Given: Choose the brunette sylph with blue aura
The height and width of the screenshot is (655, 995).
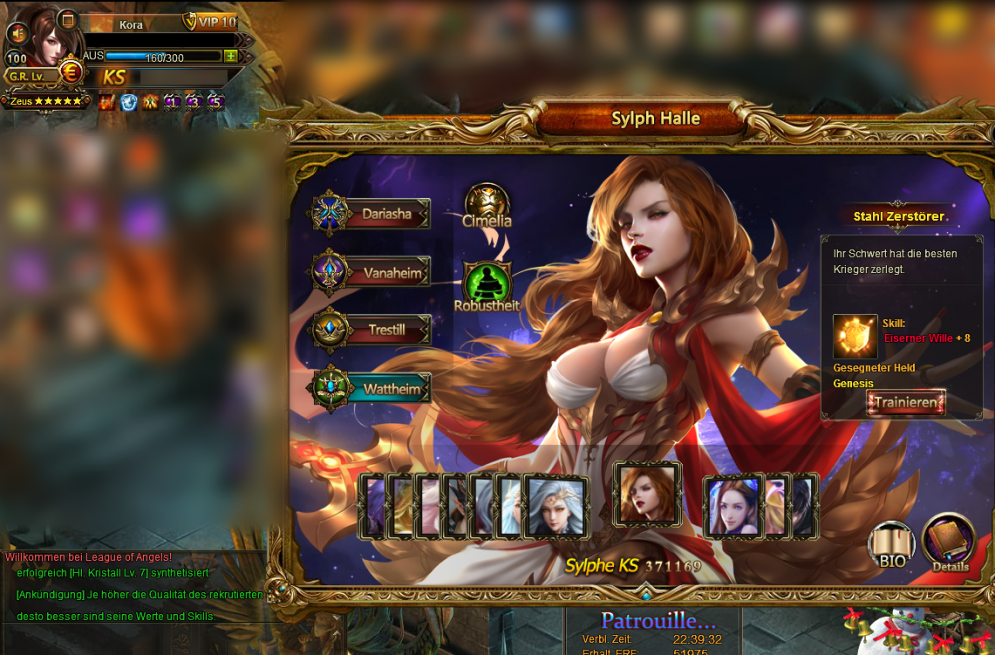Looking at the screenshot, I should pyautogui.click(x=734, y=506).
